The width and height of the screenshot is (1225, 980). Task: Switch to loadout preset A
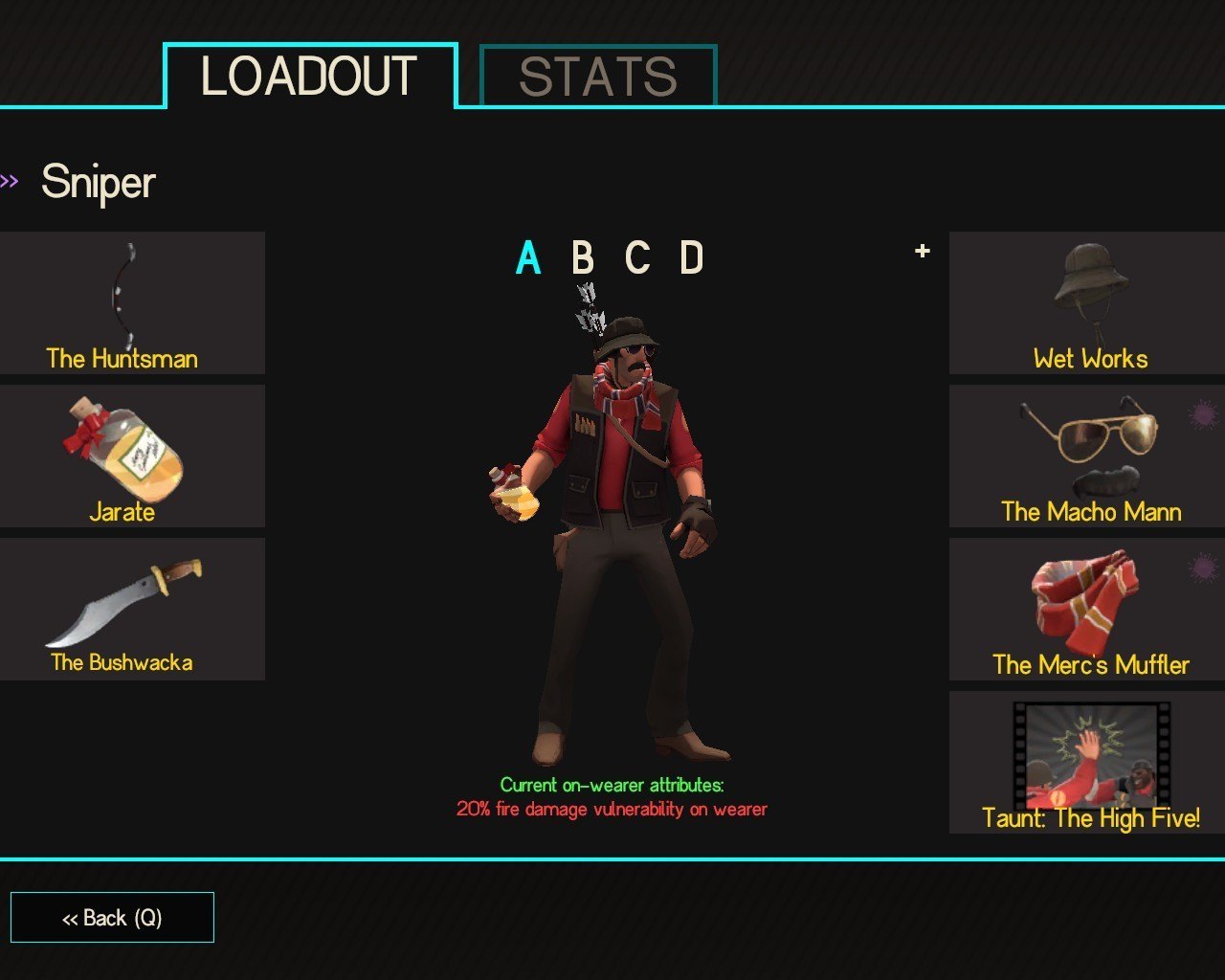(528, 258)
